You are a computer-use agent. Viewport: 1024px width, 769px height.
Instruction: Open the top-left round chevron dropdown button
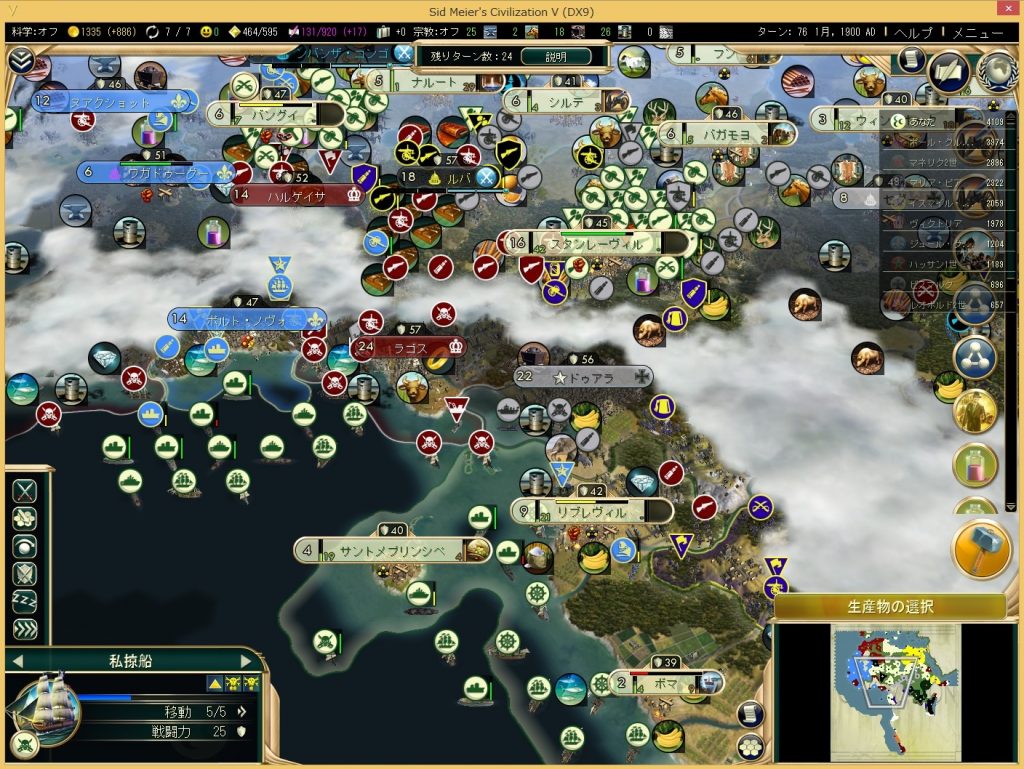[20, 60]
